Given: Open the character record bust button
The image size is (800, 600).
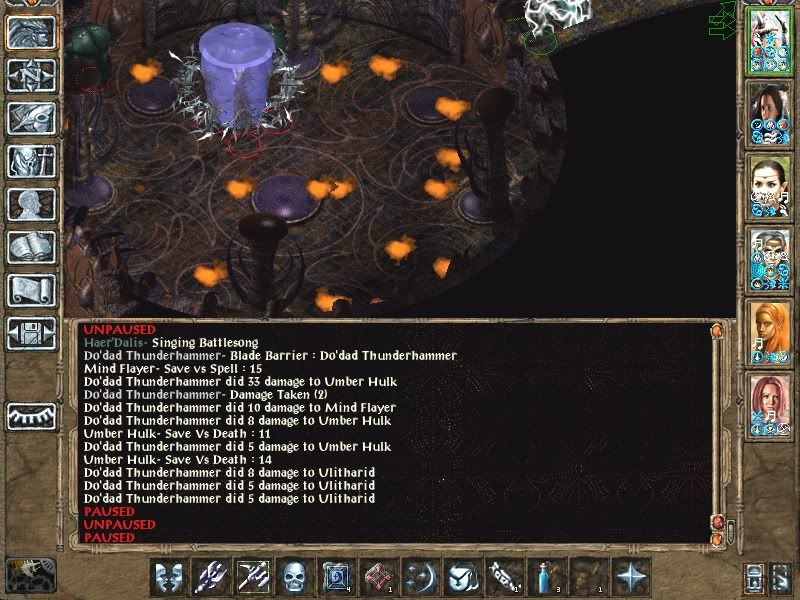Looking at the screenshot, I should tap(30, 203).
